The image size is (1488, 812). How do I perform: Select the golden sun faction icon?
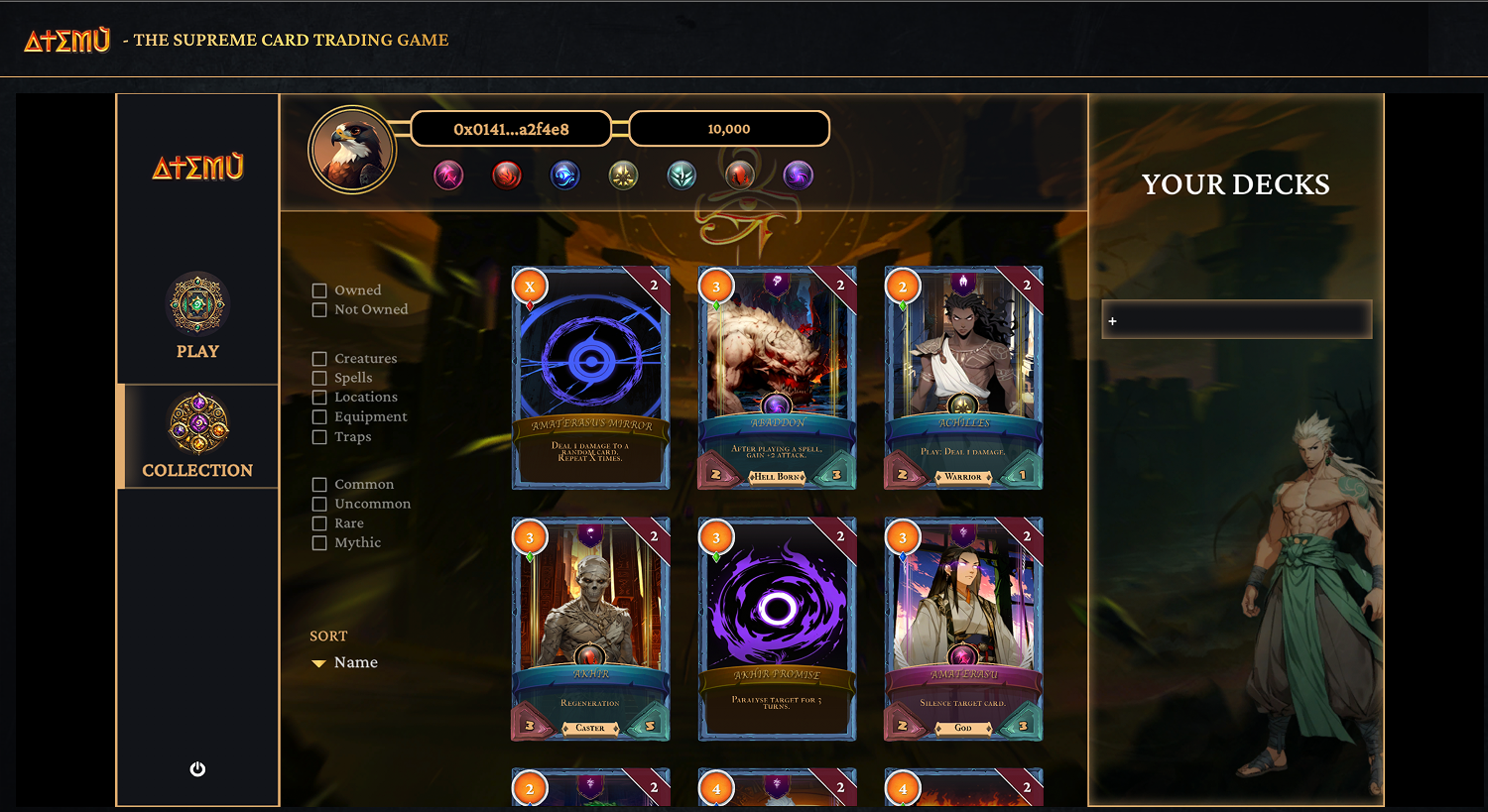pos(623,174)
